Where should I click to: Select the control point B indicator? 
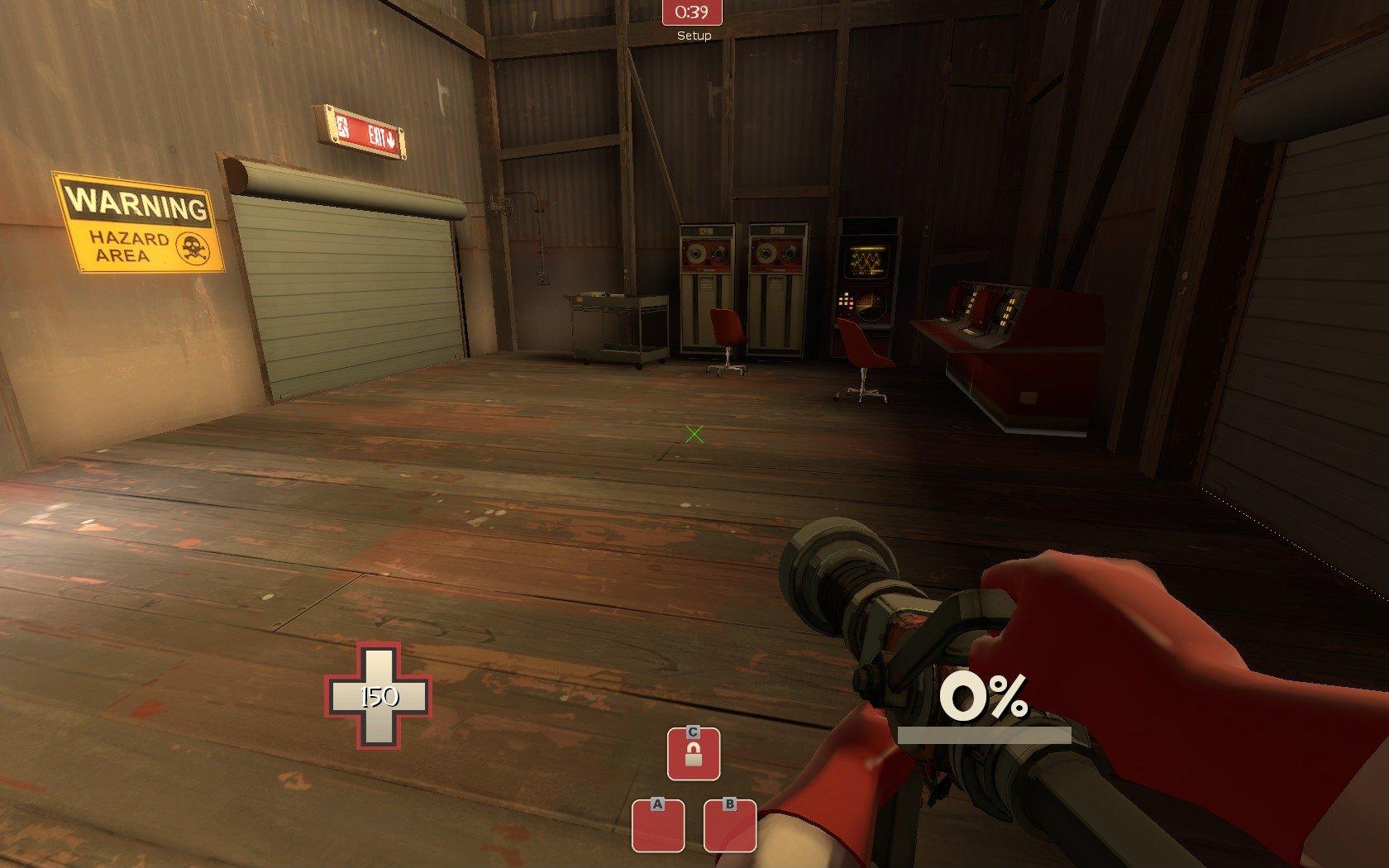point(730,825)
